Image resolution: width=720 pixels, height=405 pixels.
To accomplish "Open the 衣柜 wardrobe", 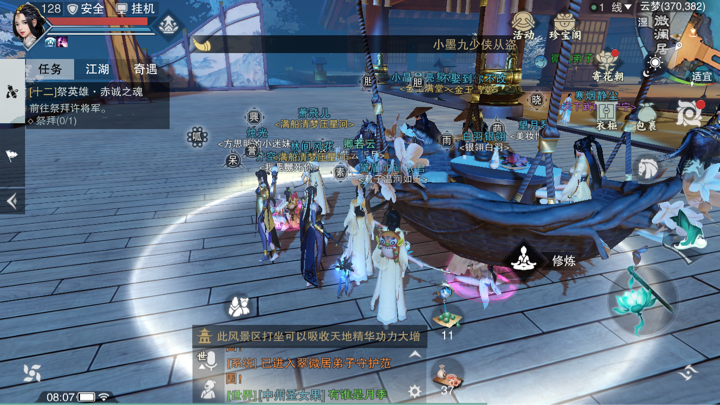I will [x=606, y=113].
